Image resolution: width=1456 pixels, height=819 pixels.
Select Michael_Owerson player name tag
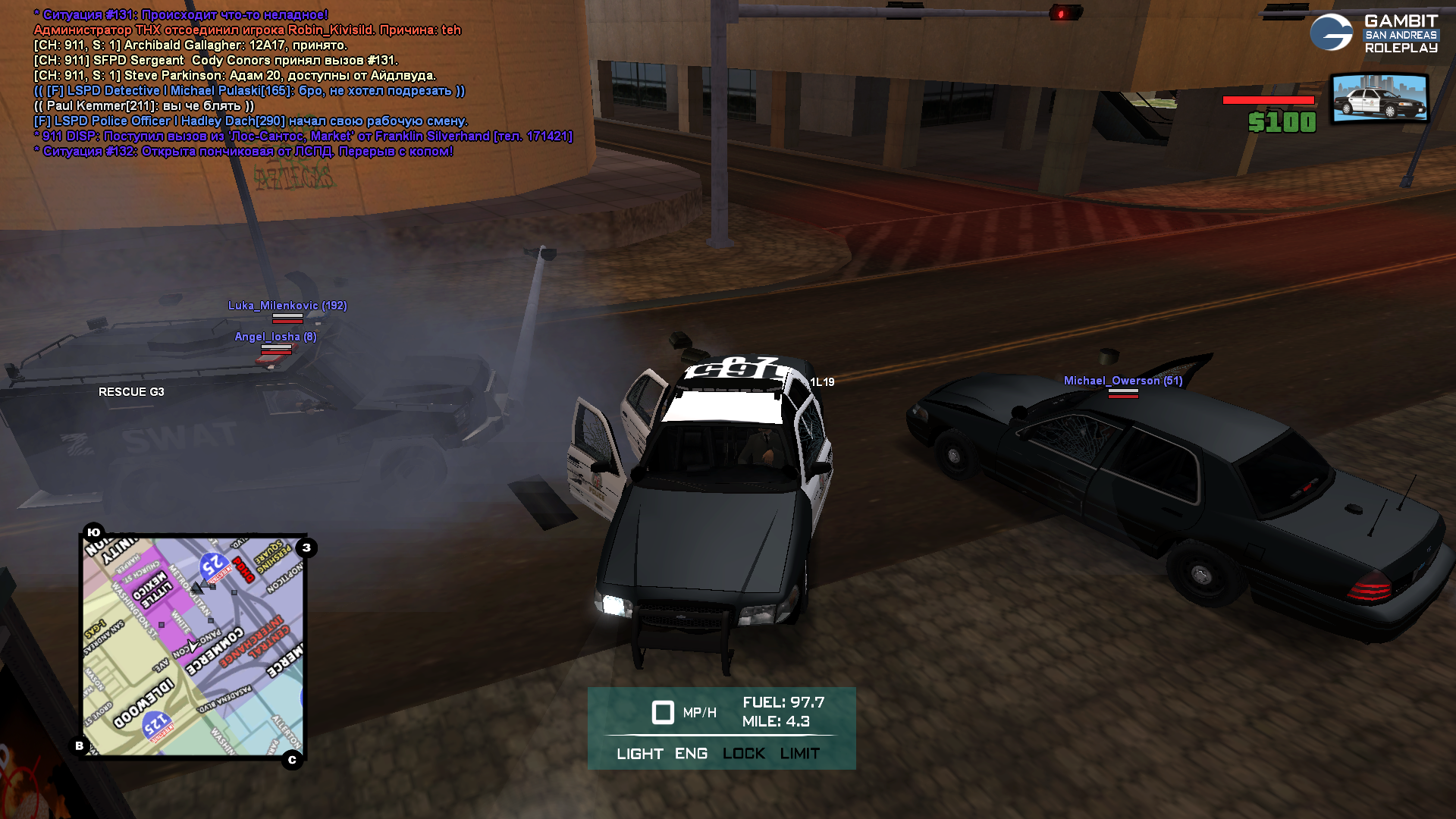[x=1122, y=381]
